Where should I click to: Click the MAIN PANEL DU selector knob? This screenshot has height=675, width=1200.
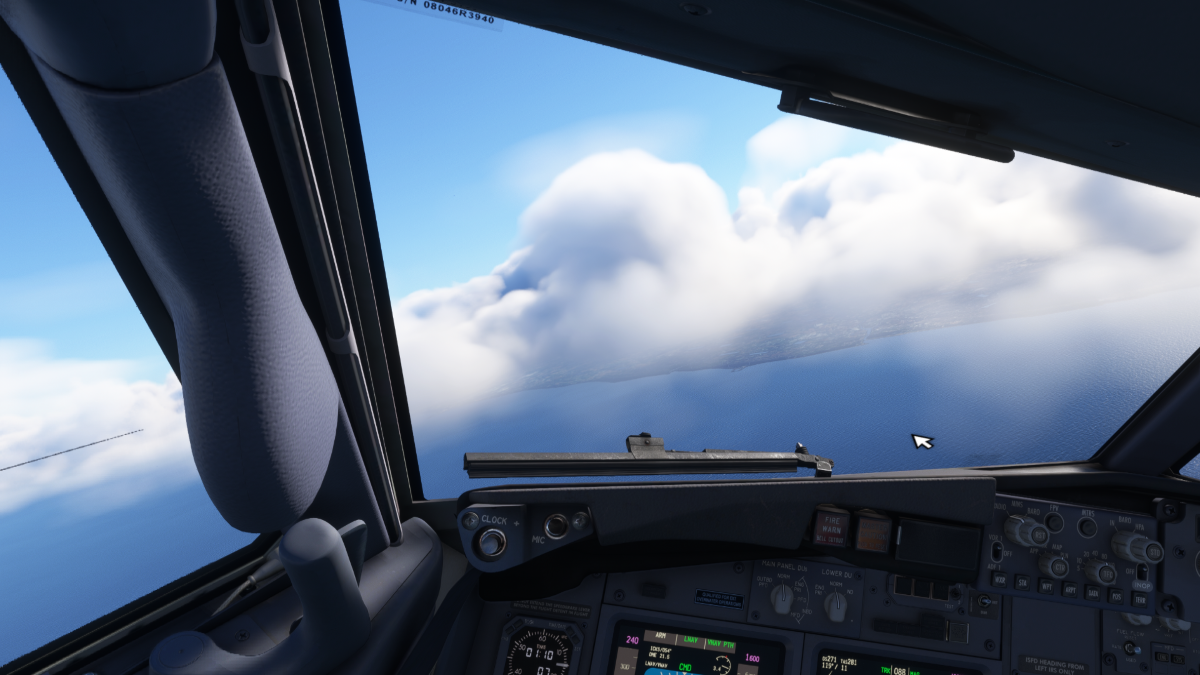pyautogui.click(x=782, y=598)
